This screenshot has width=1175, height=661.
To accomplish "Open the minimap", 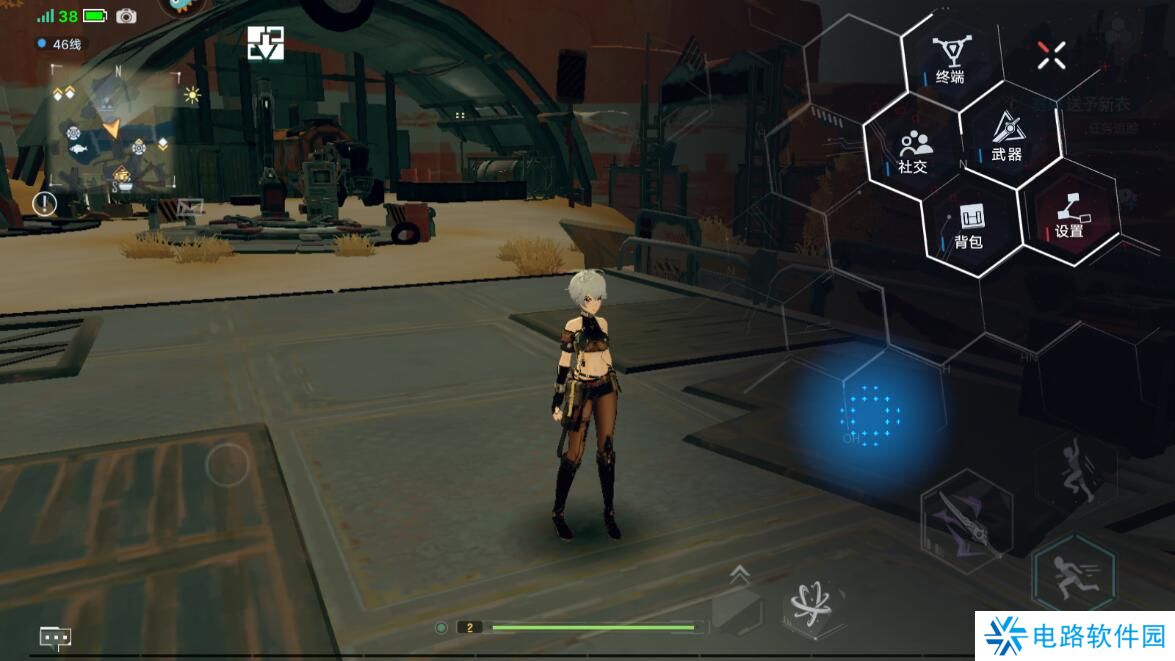I will (x=112, y=127).
